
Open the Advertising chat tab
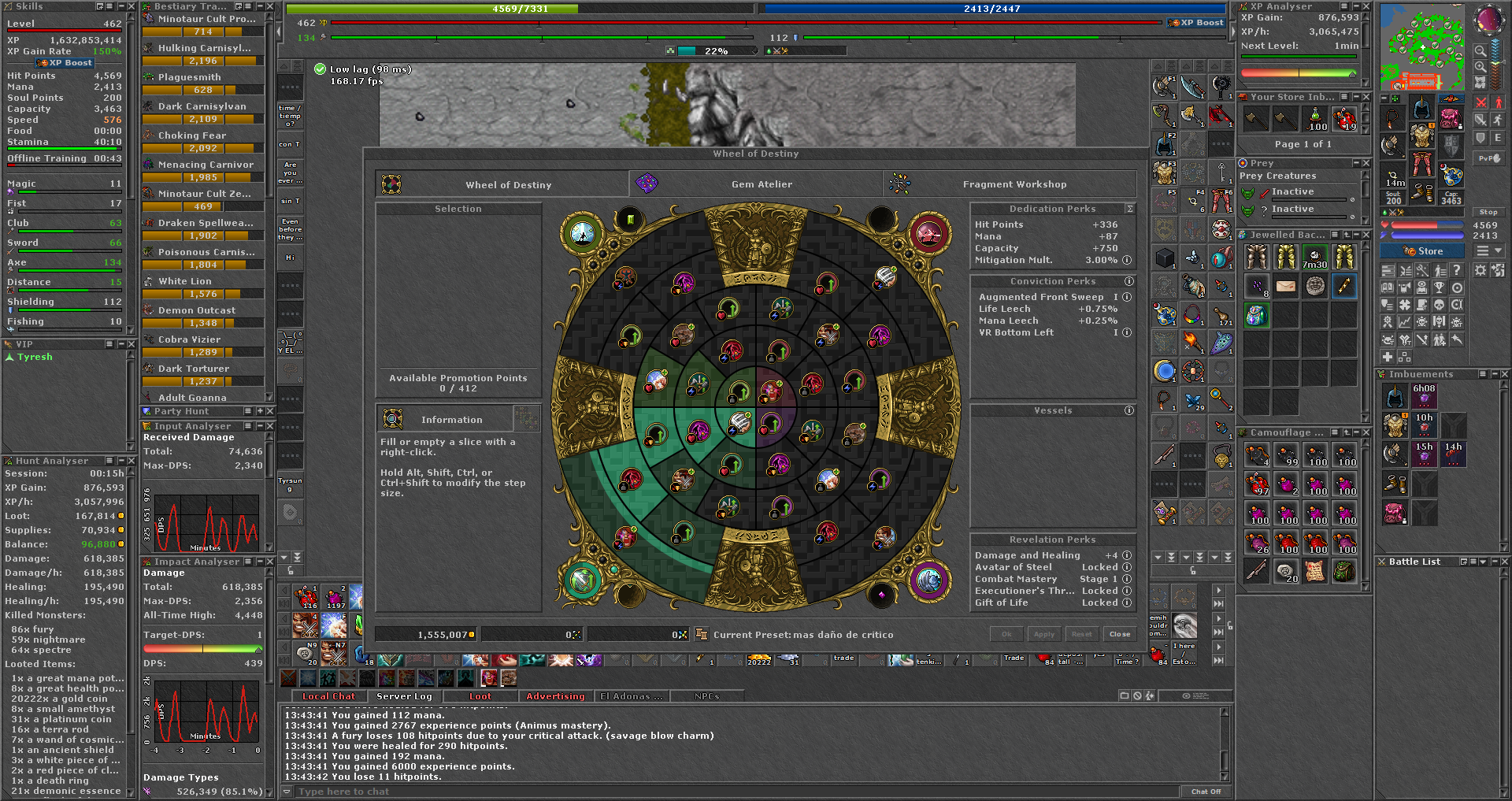556,696
